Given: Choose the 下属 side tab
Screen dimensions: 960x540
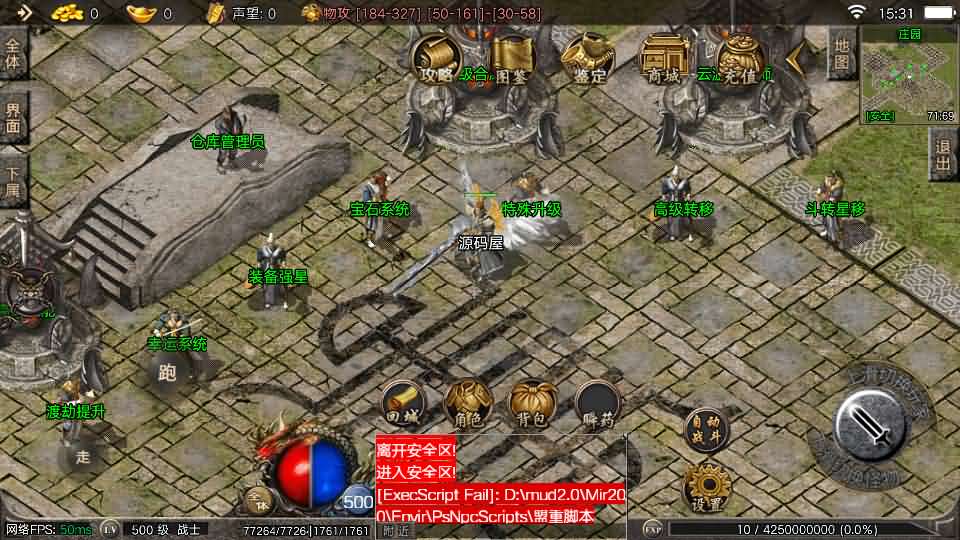Looking at the screenshot, I should coord(14,180).
